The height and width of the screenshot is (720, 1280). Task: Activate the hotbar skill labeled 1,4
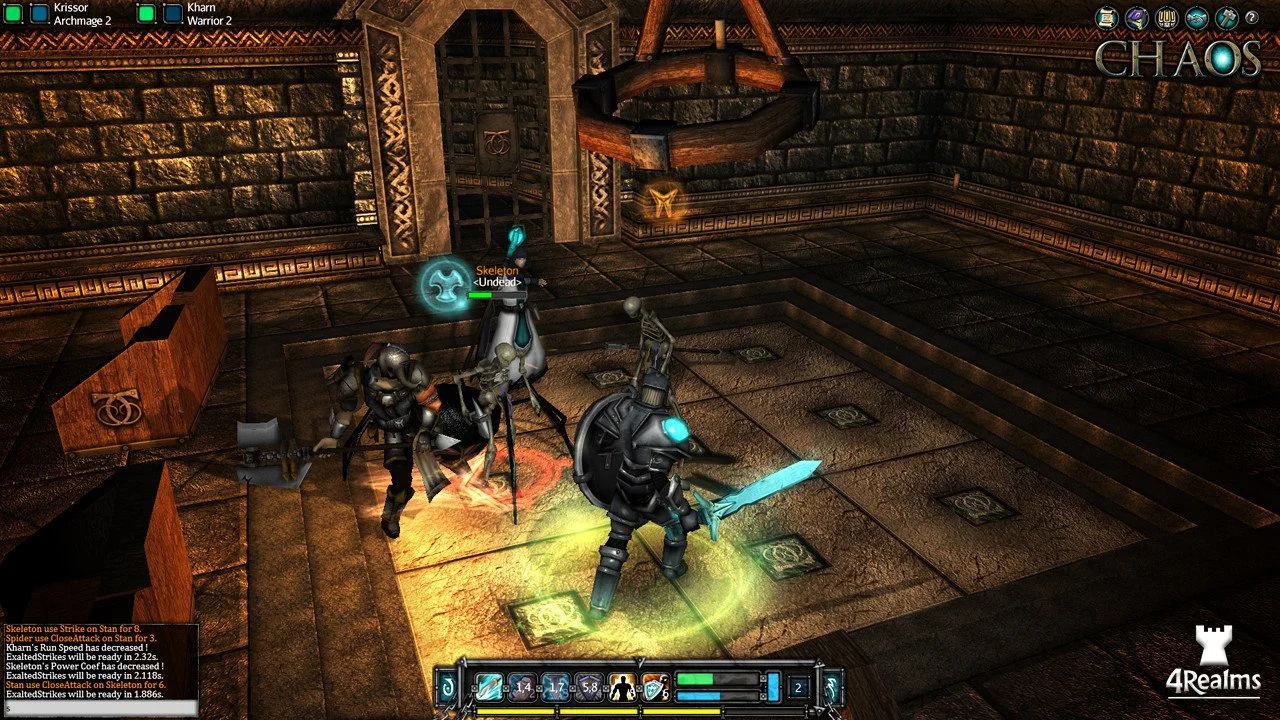pos(522,685)
